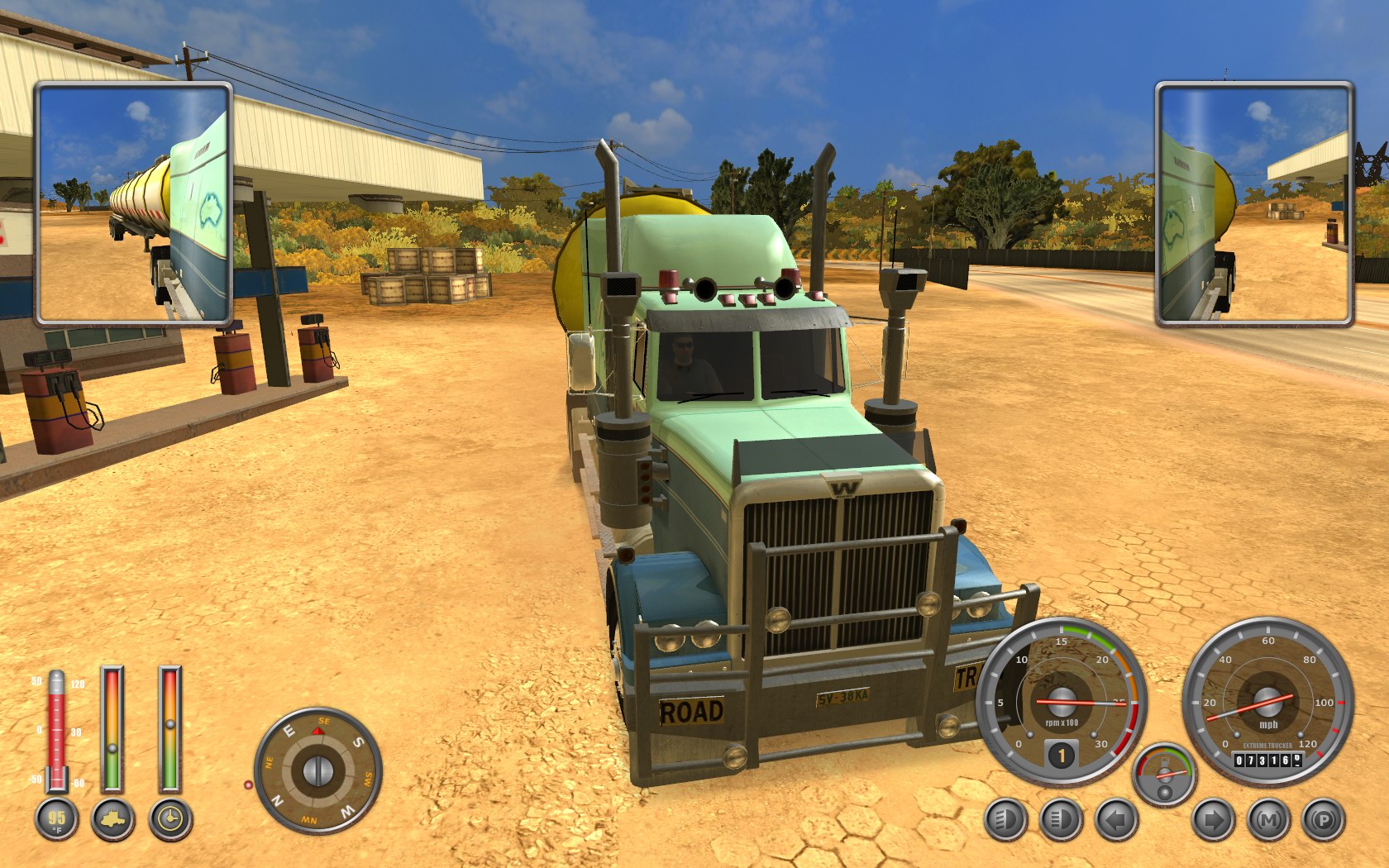Activate the right turn signal arrow

[1213, 820]
